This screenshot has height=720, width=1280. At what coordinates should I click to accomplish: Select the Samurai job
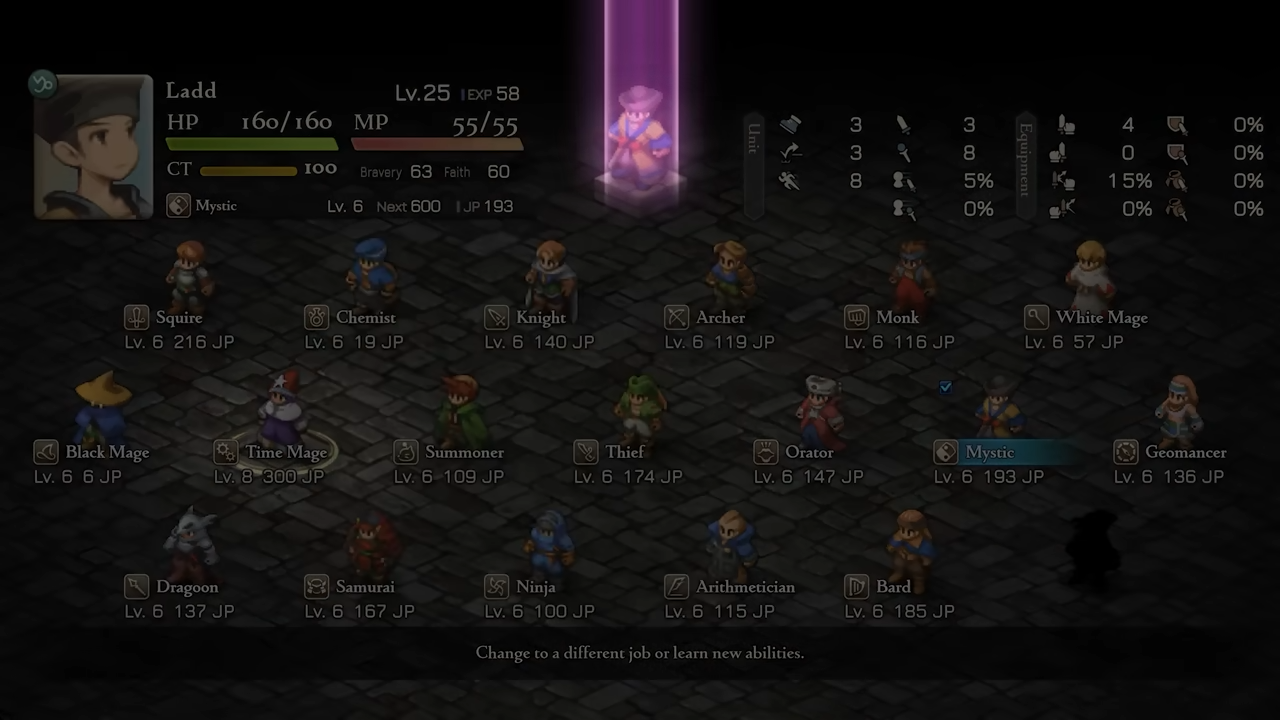point(364,587)
